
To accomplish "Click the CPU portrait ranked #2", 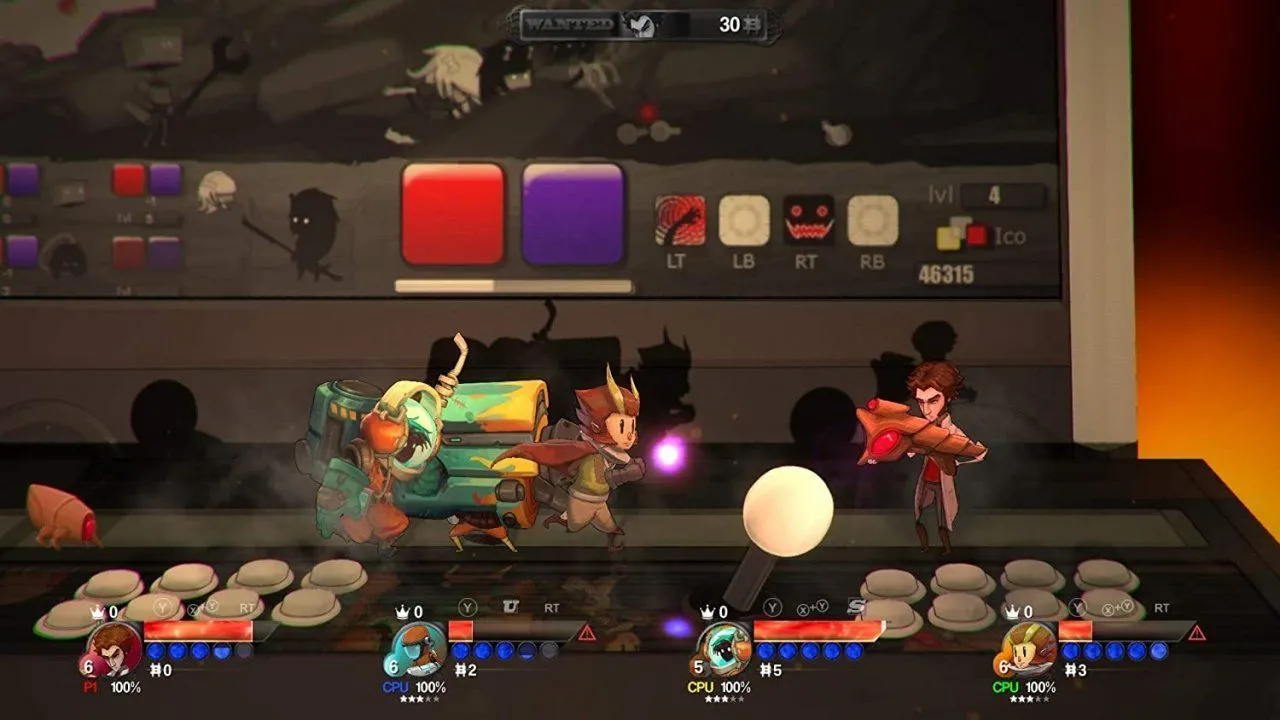I will (x=419, y=648).
